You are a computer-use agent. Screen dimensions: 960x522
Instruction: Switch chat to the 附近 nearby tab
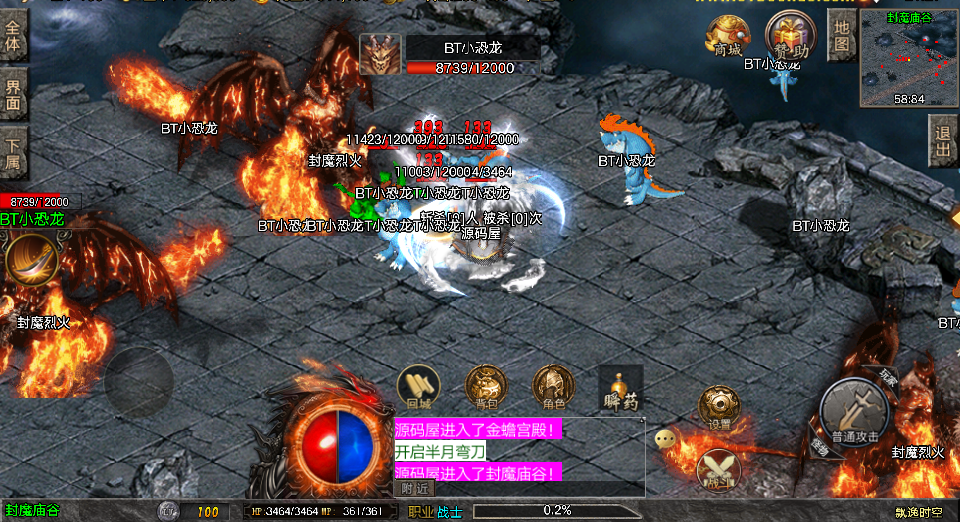[x=416, y=489]
